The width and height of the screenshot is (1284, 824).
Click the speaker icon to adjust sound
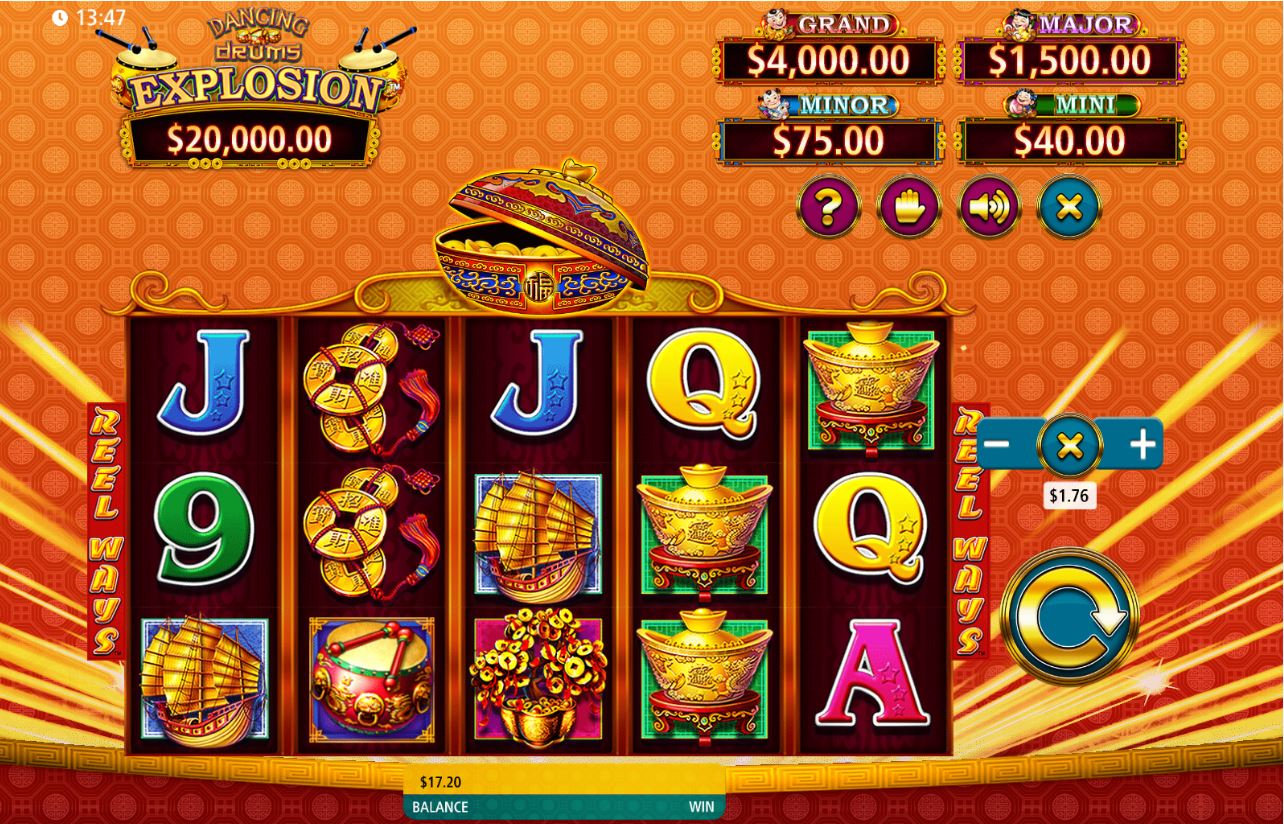[988, 207]
